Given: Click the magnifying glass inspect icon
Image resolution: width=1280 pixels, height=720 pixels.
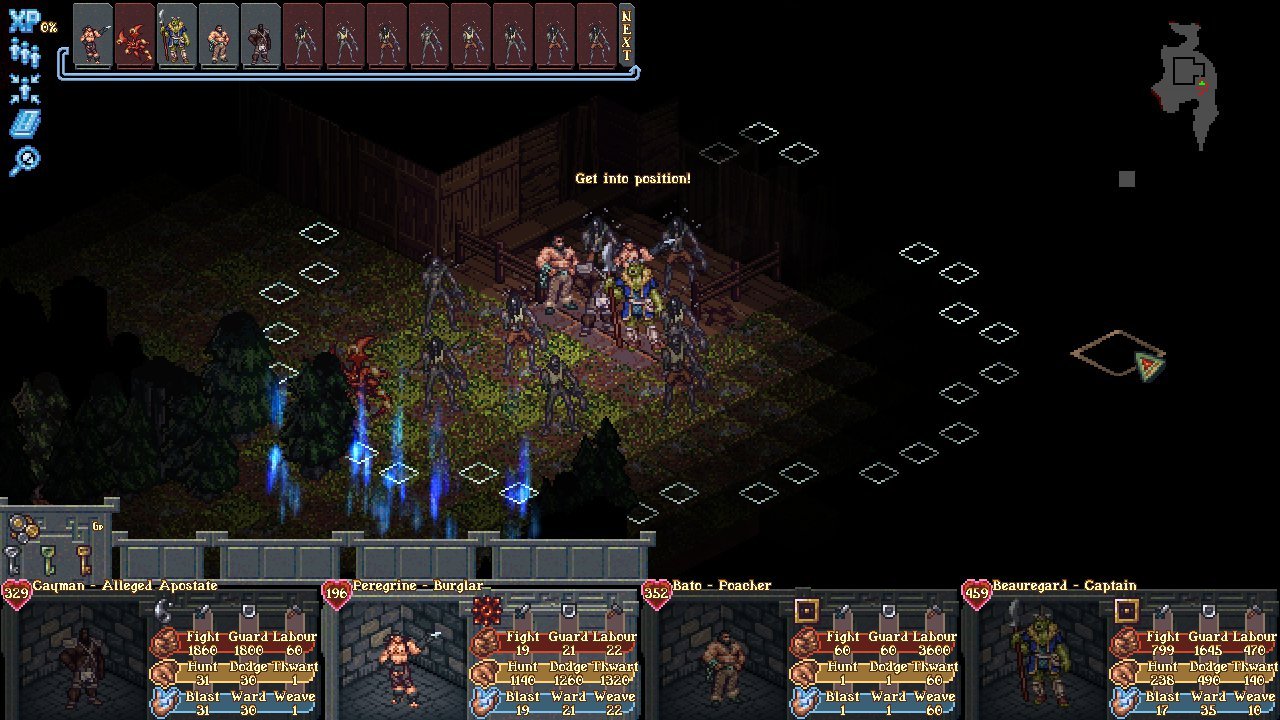Looking at the screenshot, I should pos(24,160).
